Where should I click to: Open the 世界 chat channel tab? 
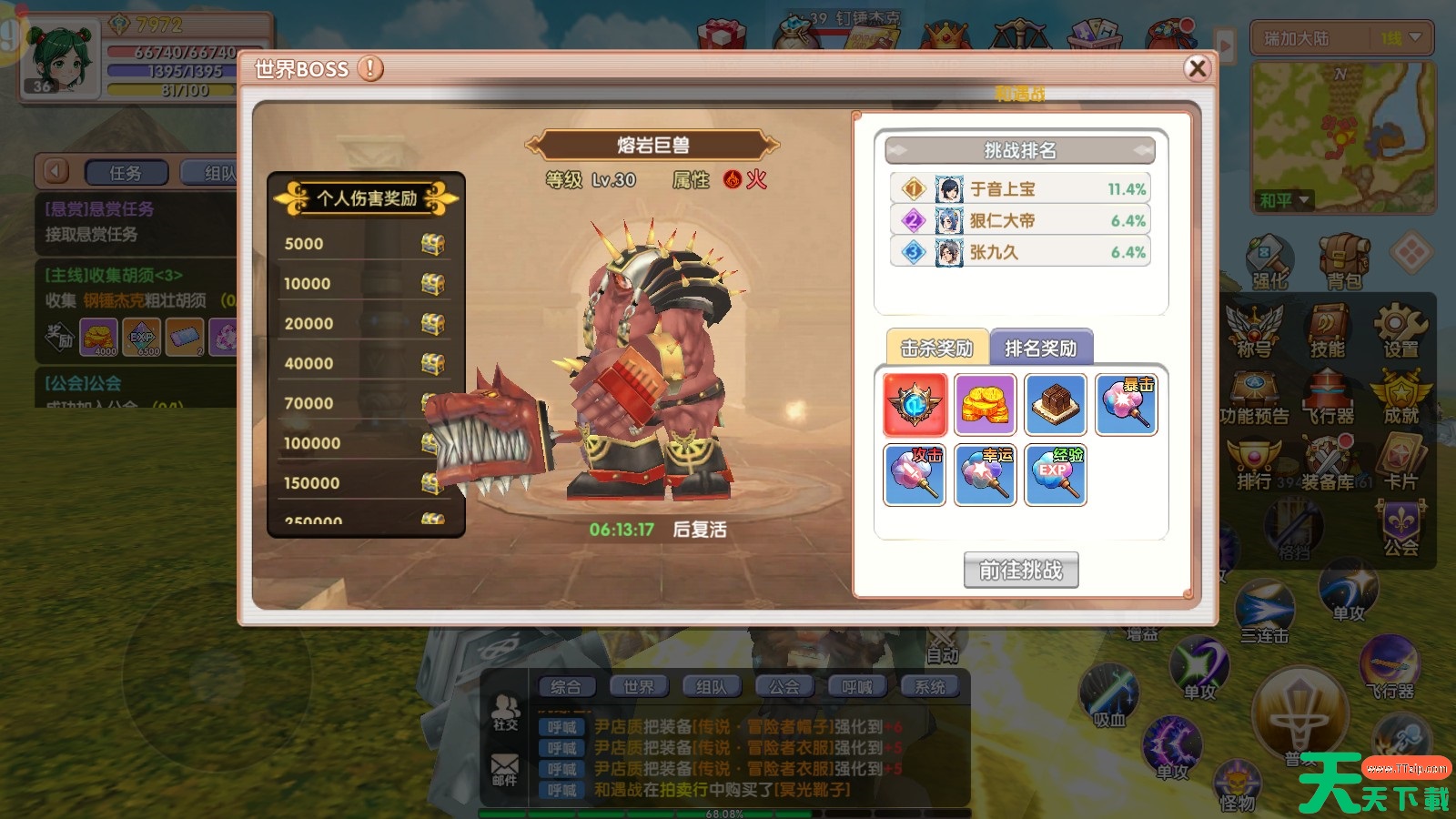639,687
